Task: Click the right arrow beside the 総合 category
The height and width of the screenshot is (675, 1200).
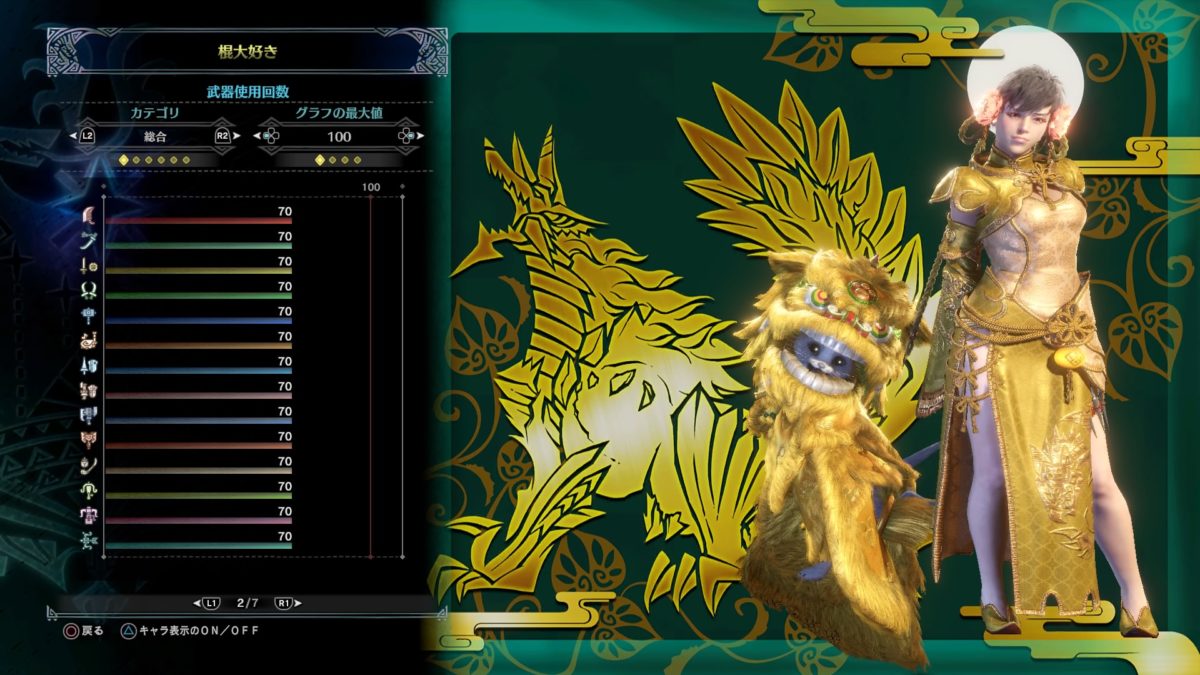Action: click(x=236, y=136)
